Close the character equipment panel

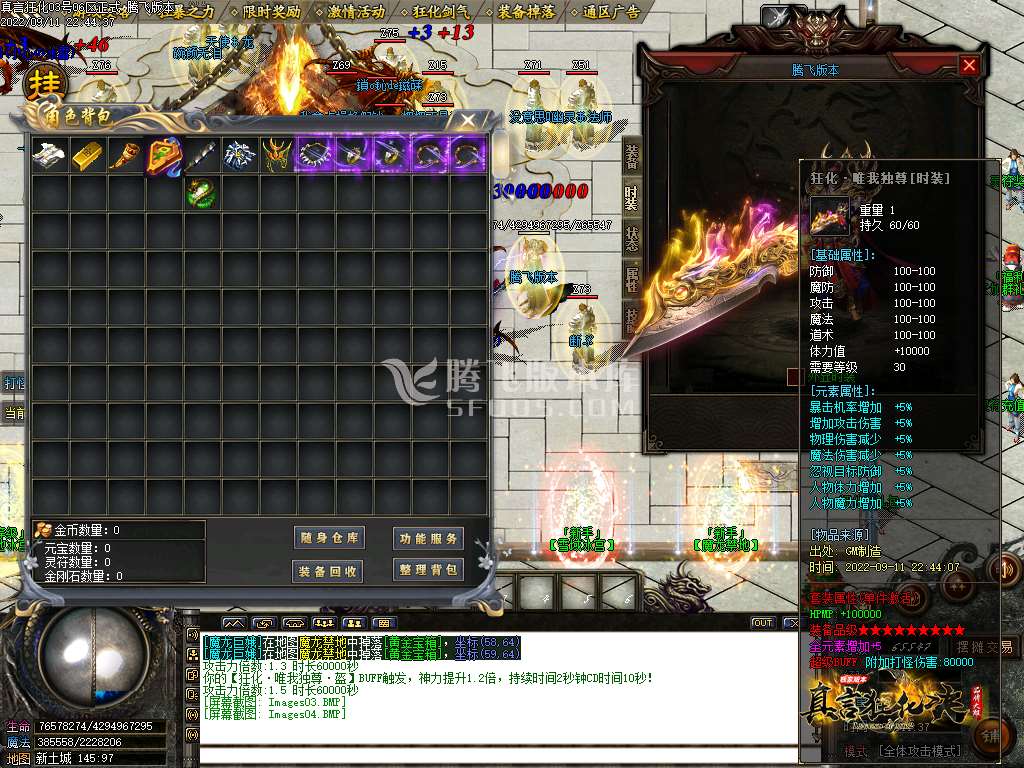coord(968,66)
